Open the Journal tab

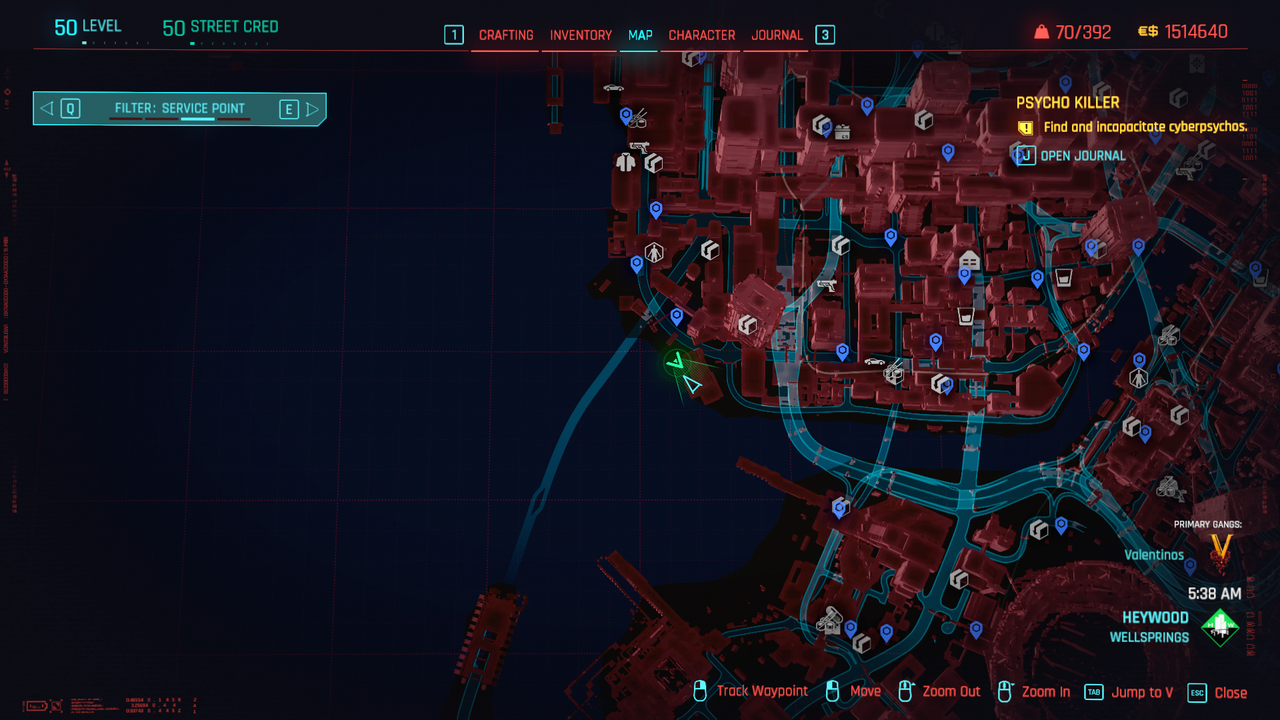pyautogui.click(x=777, y=35)
